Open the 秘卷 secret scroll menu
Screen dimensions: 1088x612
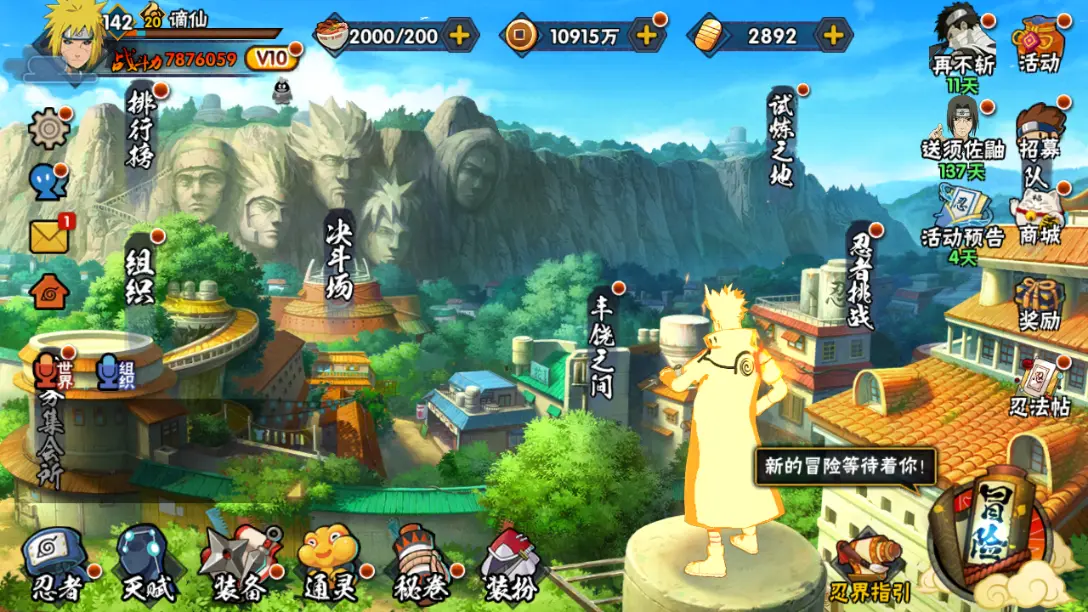coord(420,564)
